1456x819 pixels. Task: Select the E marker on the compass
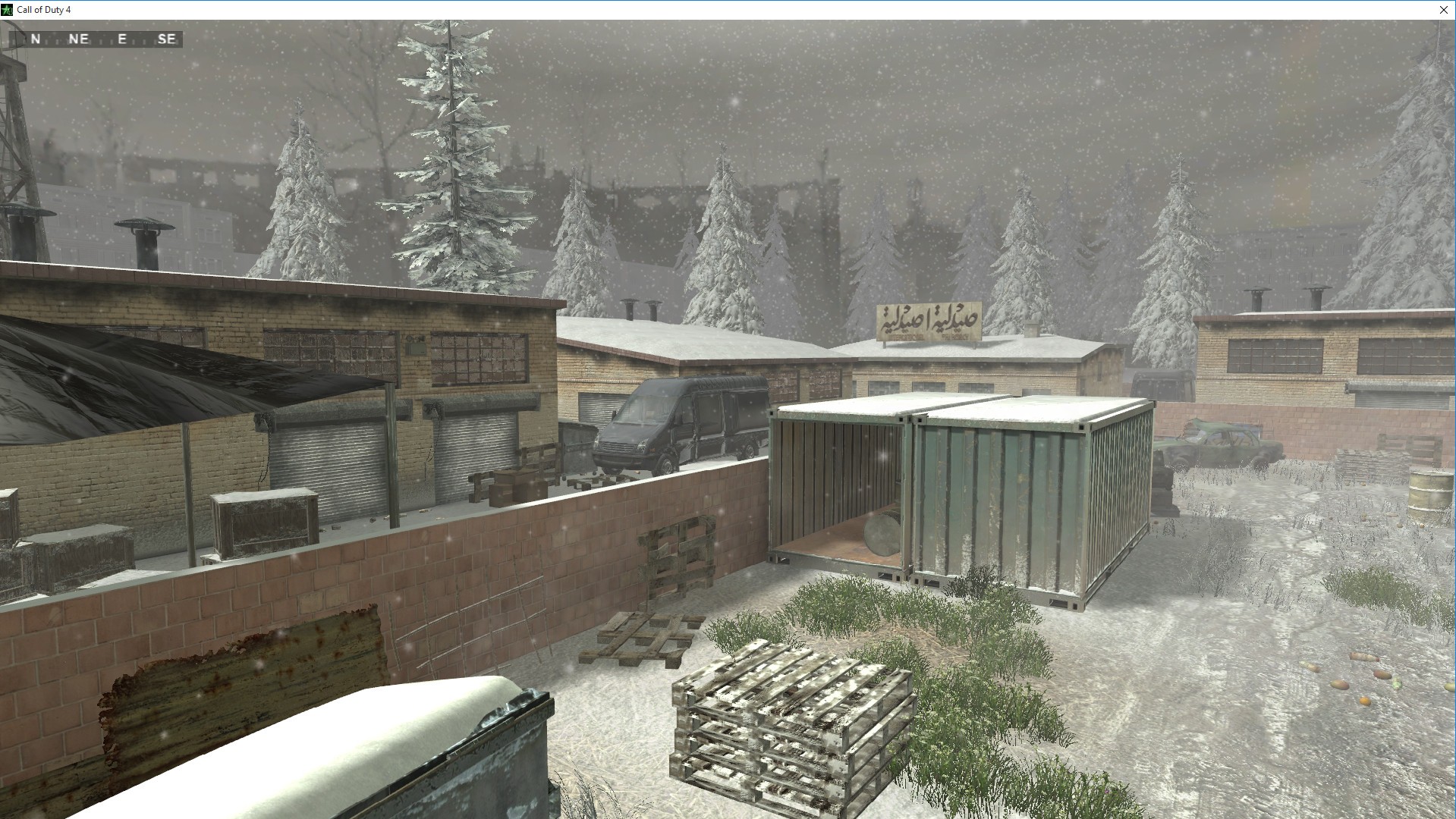(124, 39)
